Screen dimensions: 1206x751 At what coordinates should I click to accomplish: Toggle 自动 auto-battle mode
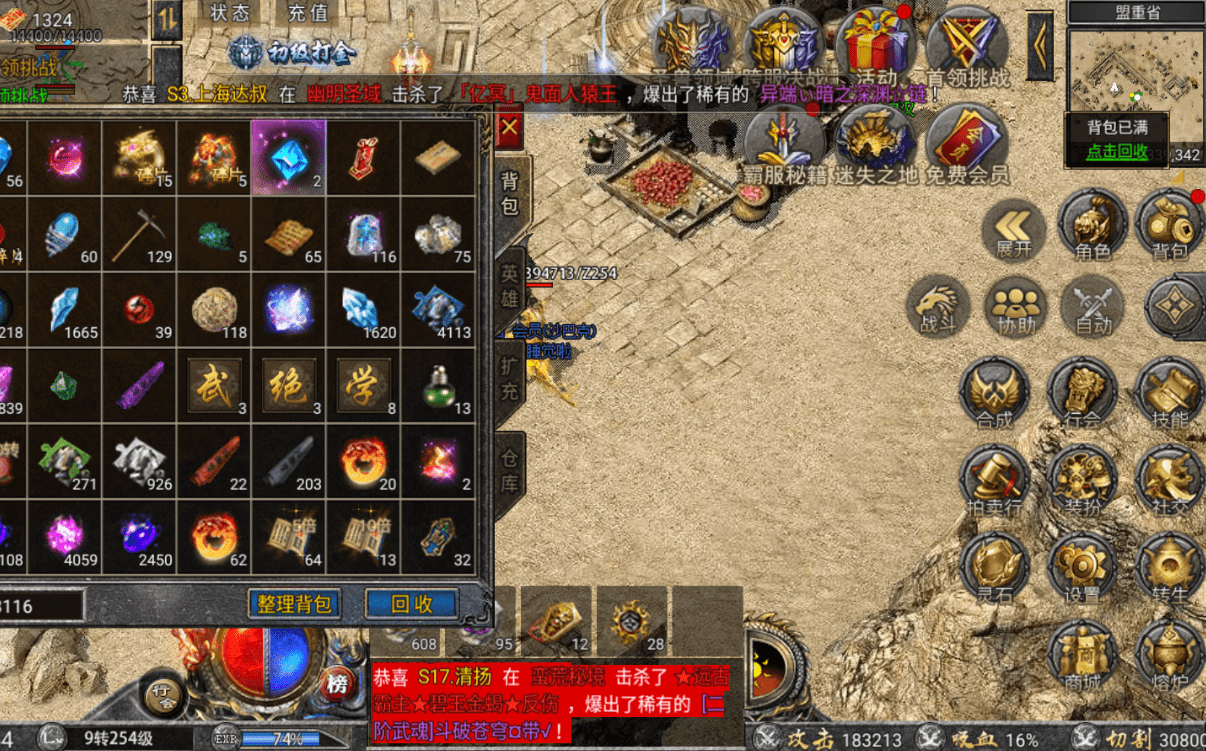tap(1093, 304)
